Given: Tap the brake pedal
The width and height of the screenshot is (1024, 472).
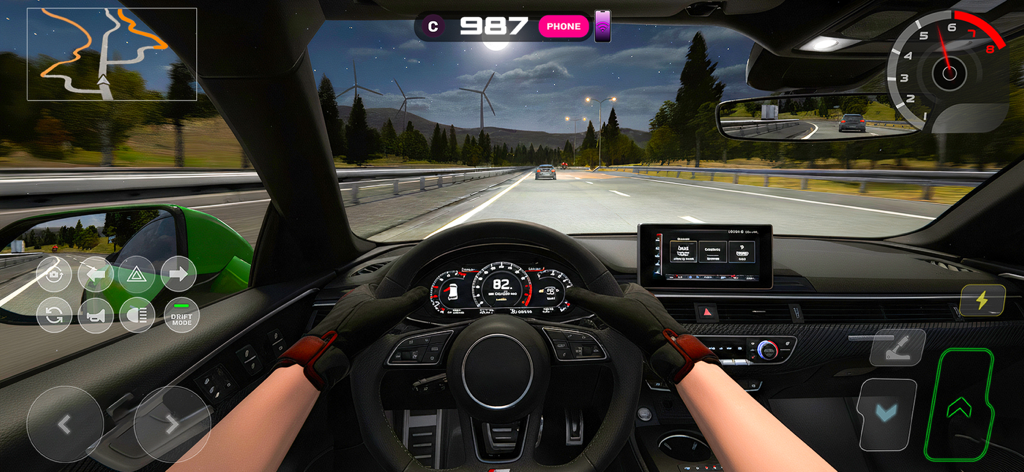Looking at the screenshot, I should tap(886, 413).
